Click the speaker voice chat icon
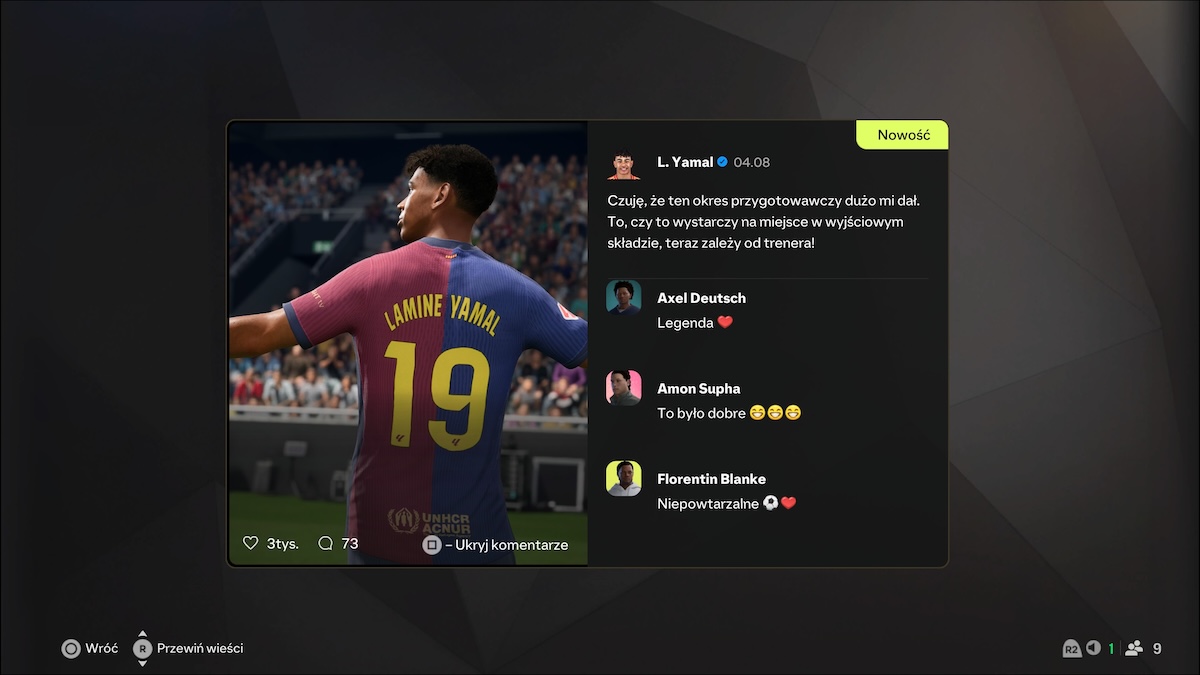 [x=1093, y=648]
